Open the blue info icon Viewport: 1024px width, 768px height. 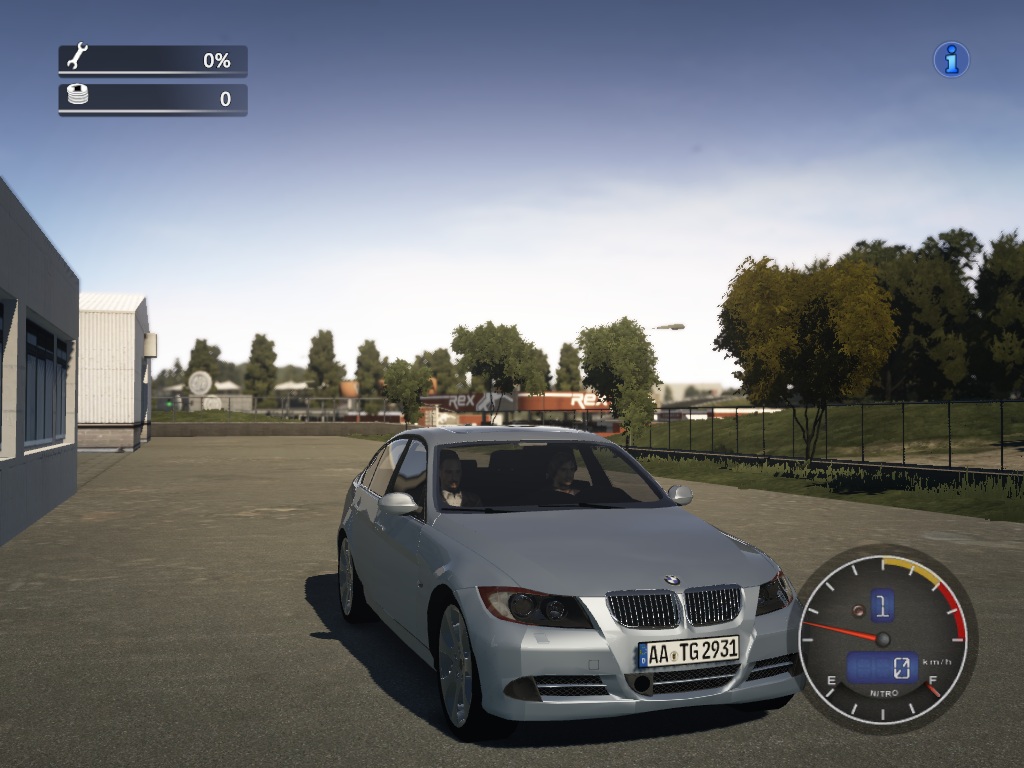point(951,60)
